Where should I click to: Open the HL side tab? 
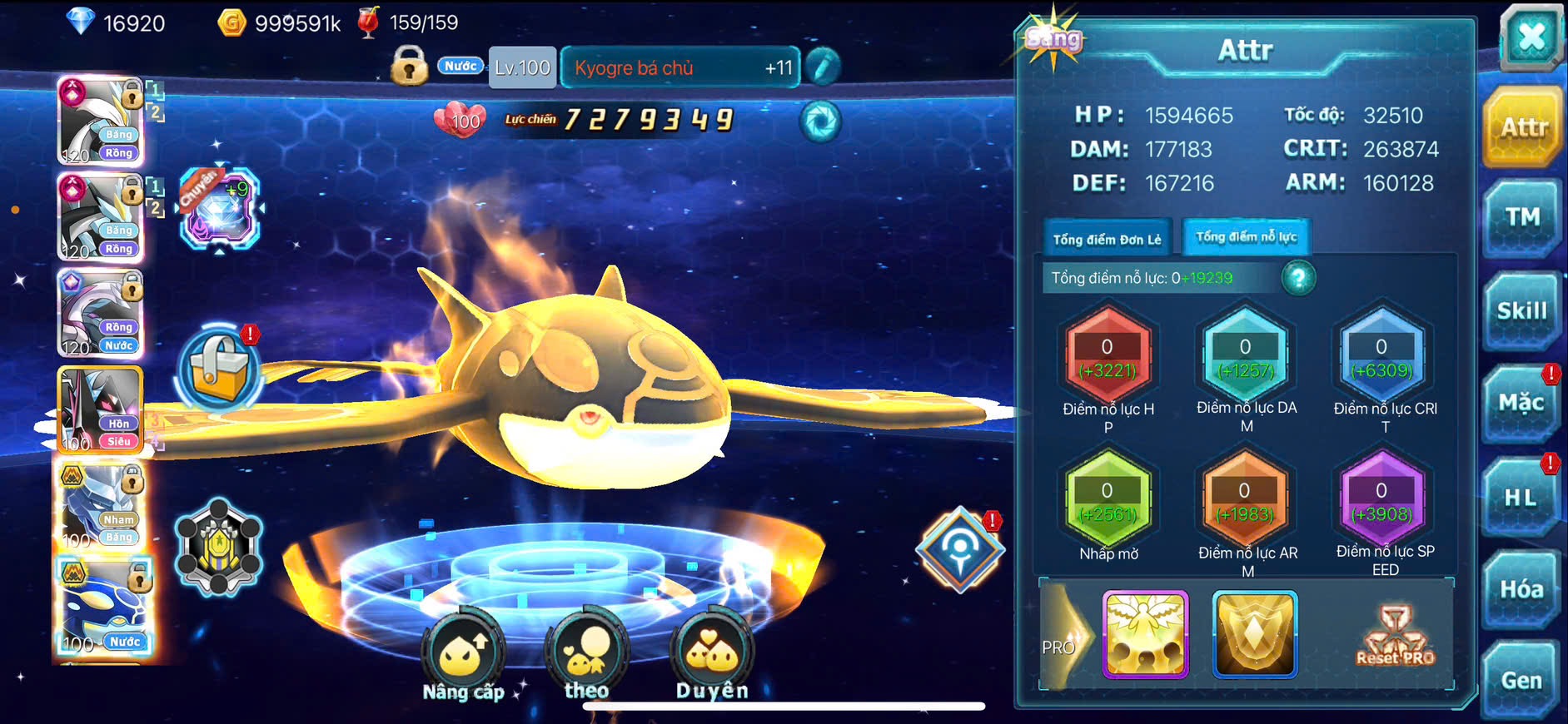pyautogui.click(x=1521, y=498)
